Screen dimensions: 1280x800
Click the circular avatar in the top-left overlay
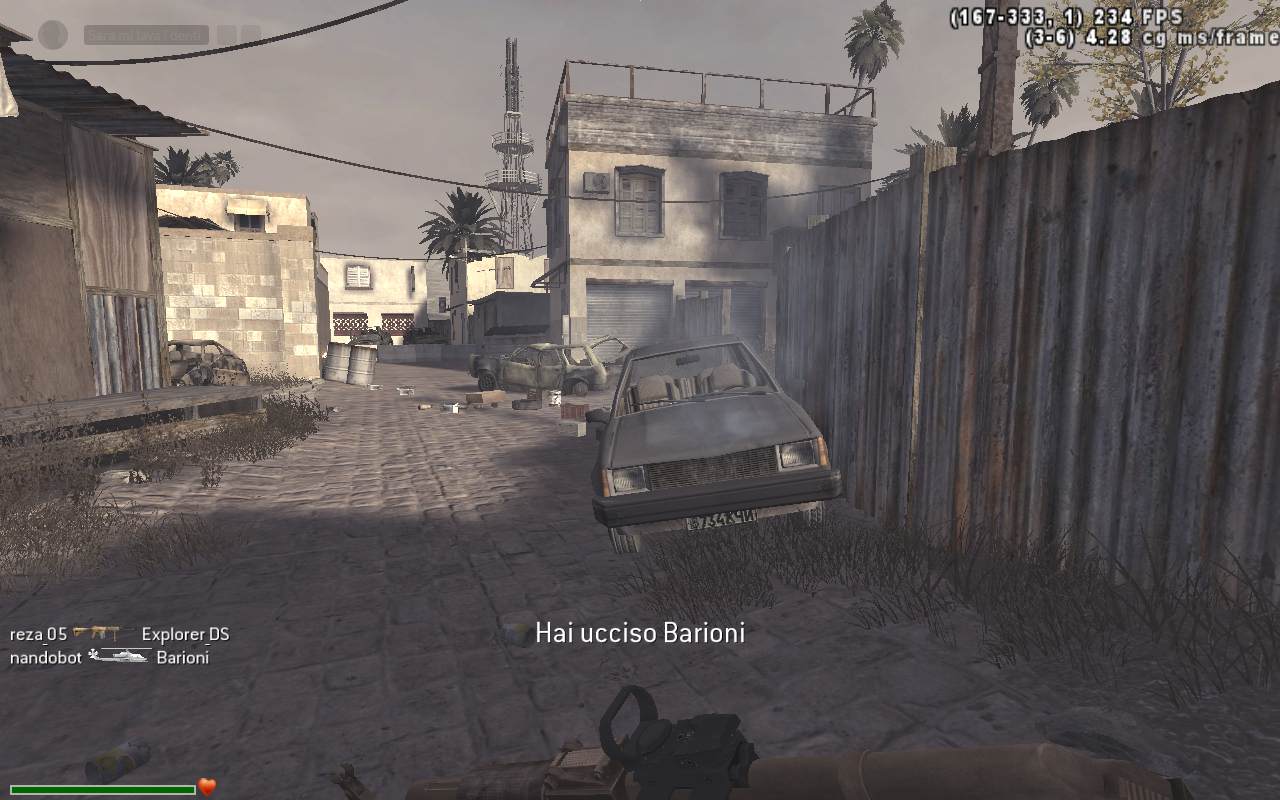52,34
